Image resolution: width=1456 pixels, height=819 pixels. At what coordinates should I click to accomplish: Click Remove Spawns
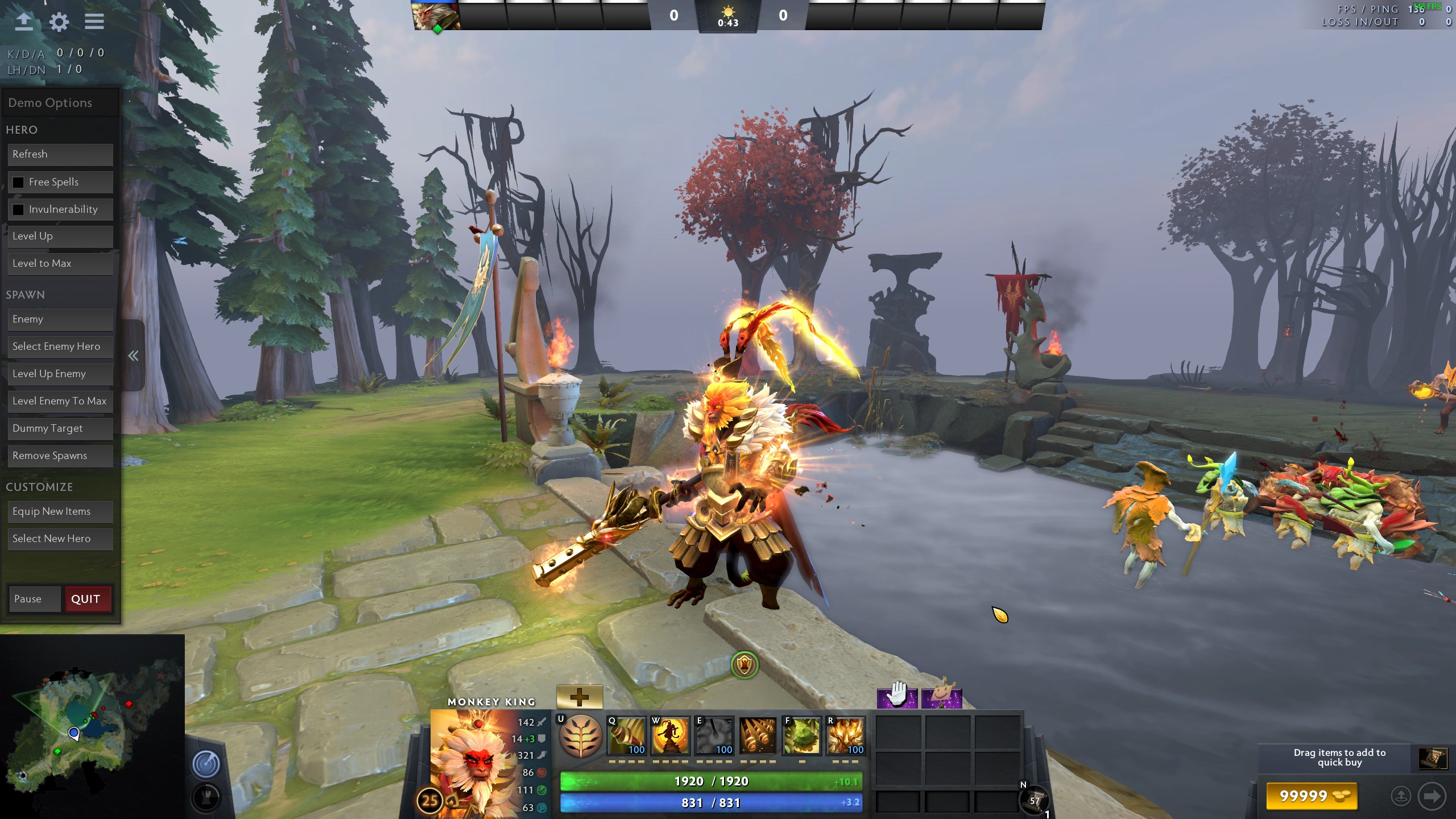[60, 456]
